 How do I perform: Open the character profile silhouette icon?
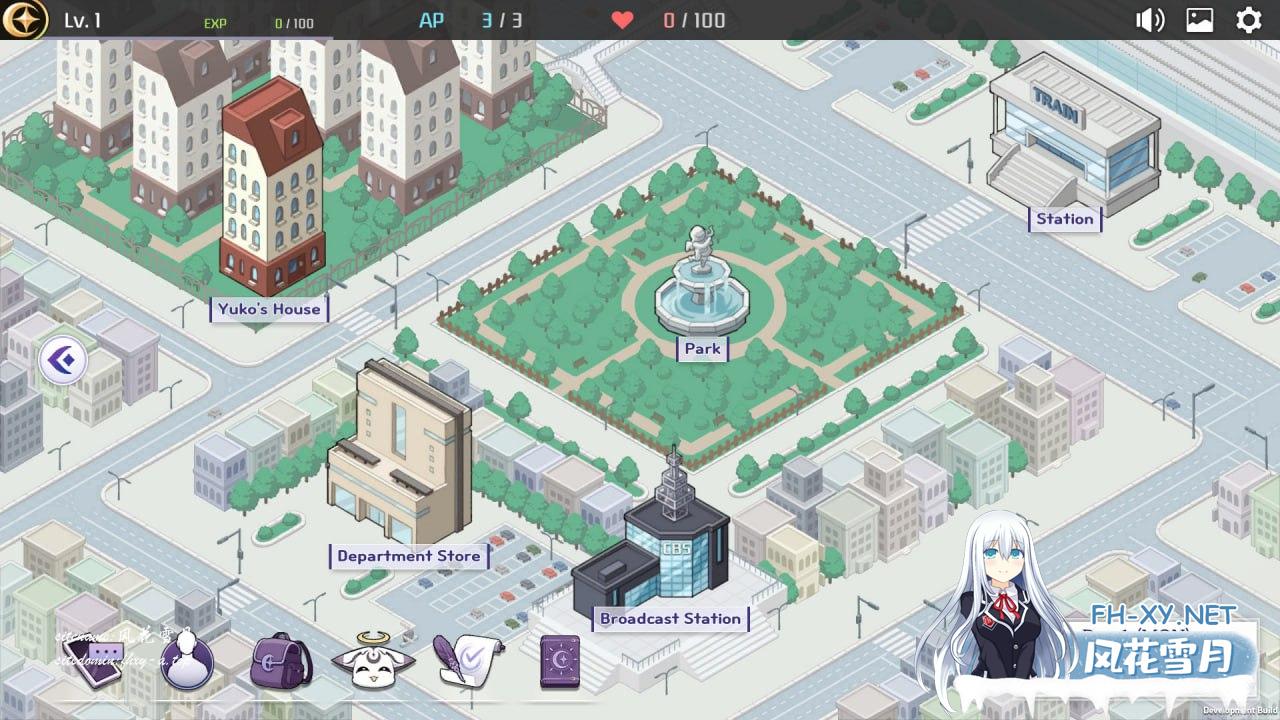tap(186, 661)
